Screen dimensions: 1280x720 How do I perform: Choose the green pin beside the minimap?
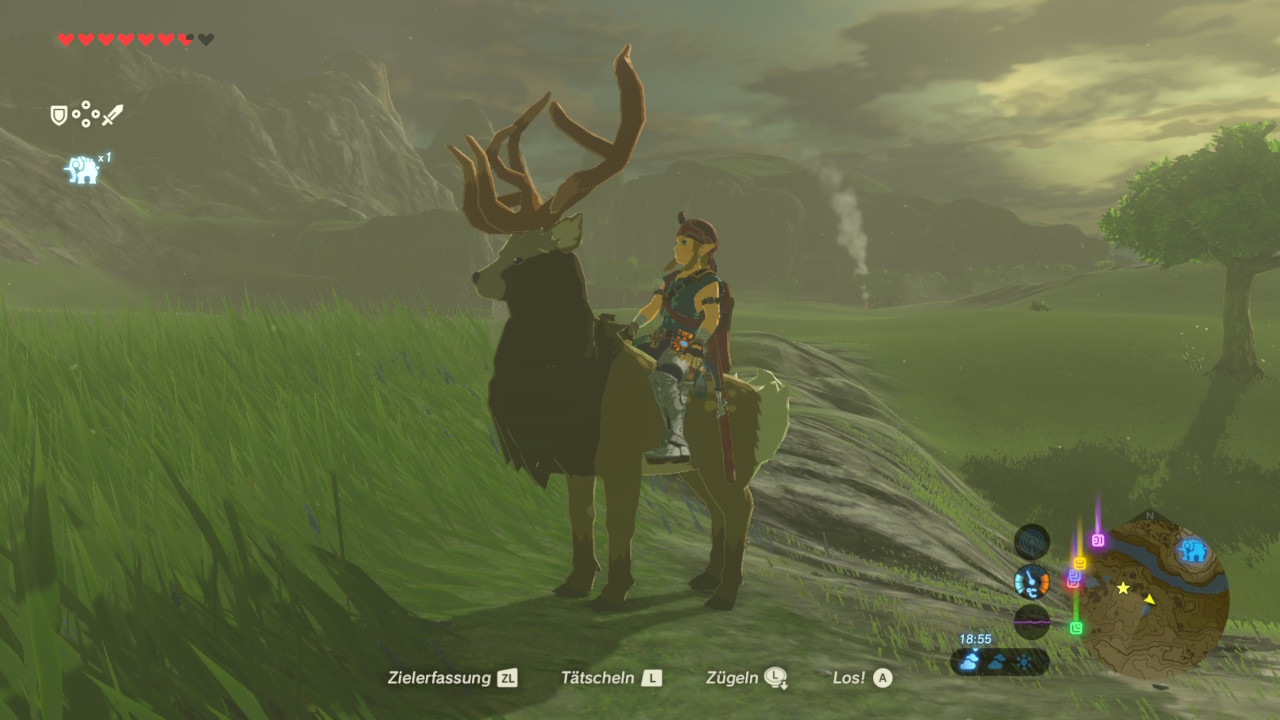[x=1076, y=628]
